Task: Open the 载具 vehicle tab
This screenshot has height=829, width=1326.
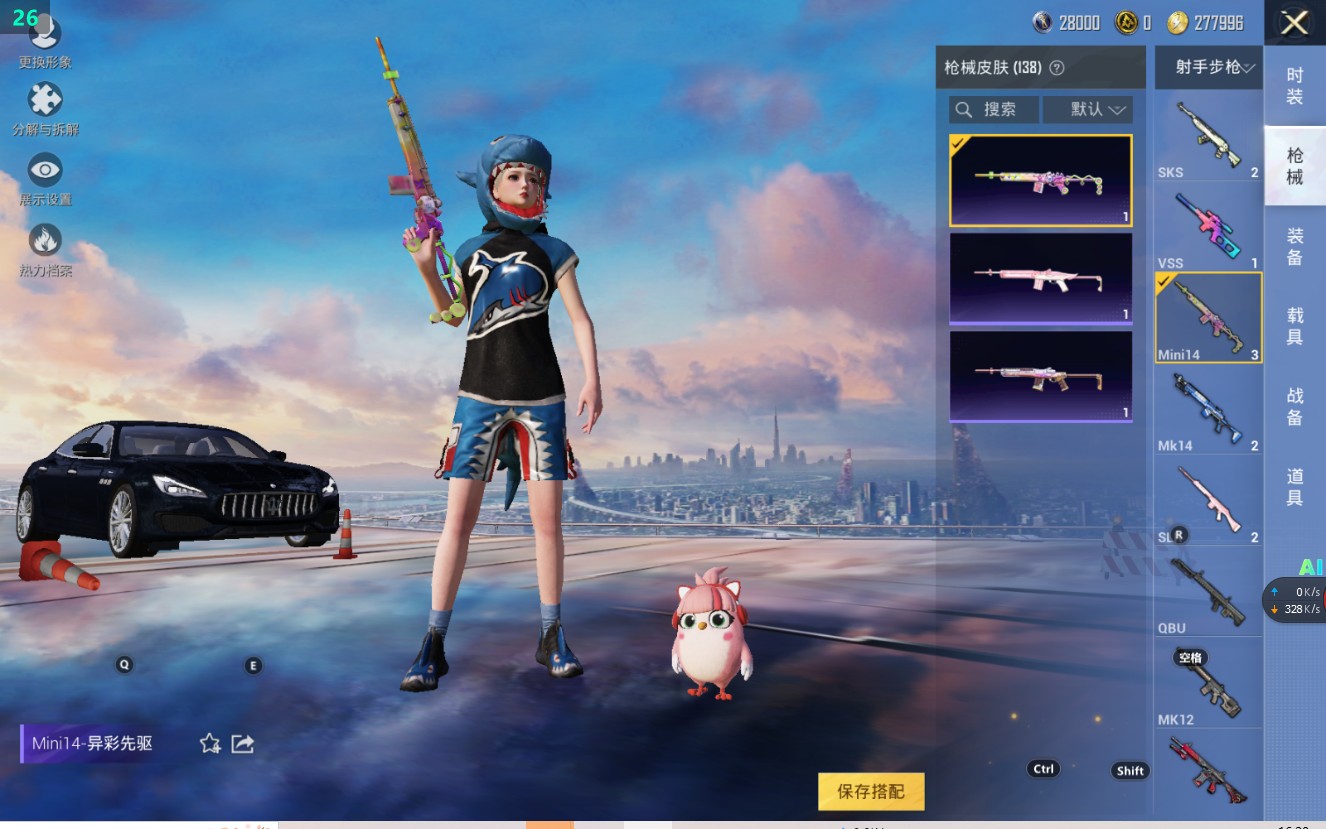Action: 1294,326
